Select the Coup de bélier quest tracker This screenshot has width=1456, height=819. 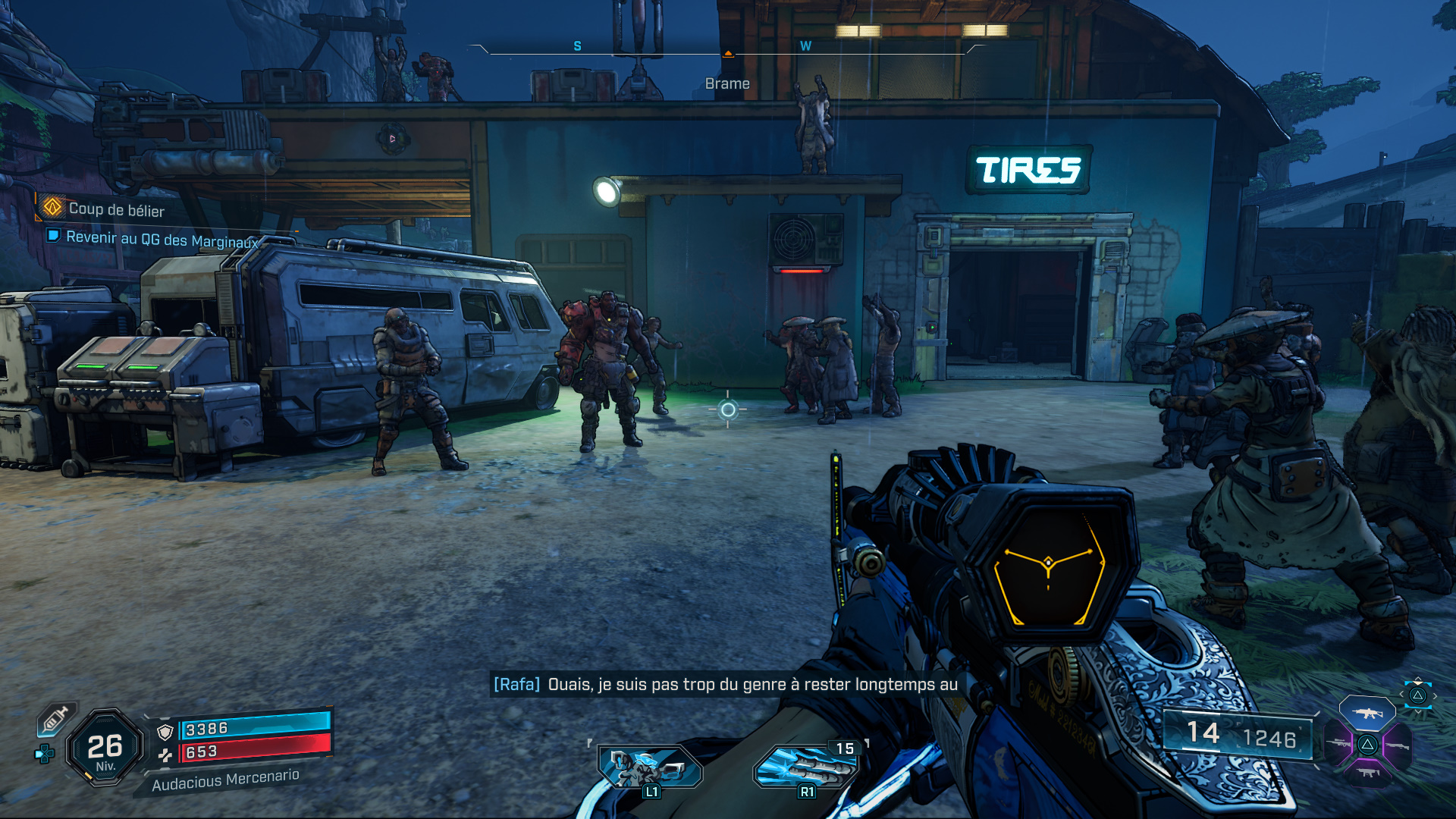[115, 209]
